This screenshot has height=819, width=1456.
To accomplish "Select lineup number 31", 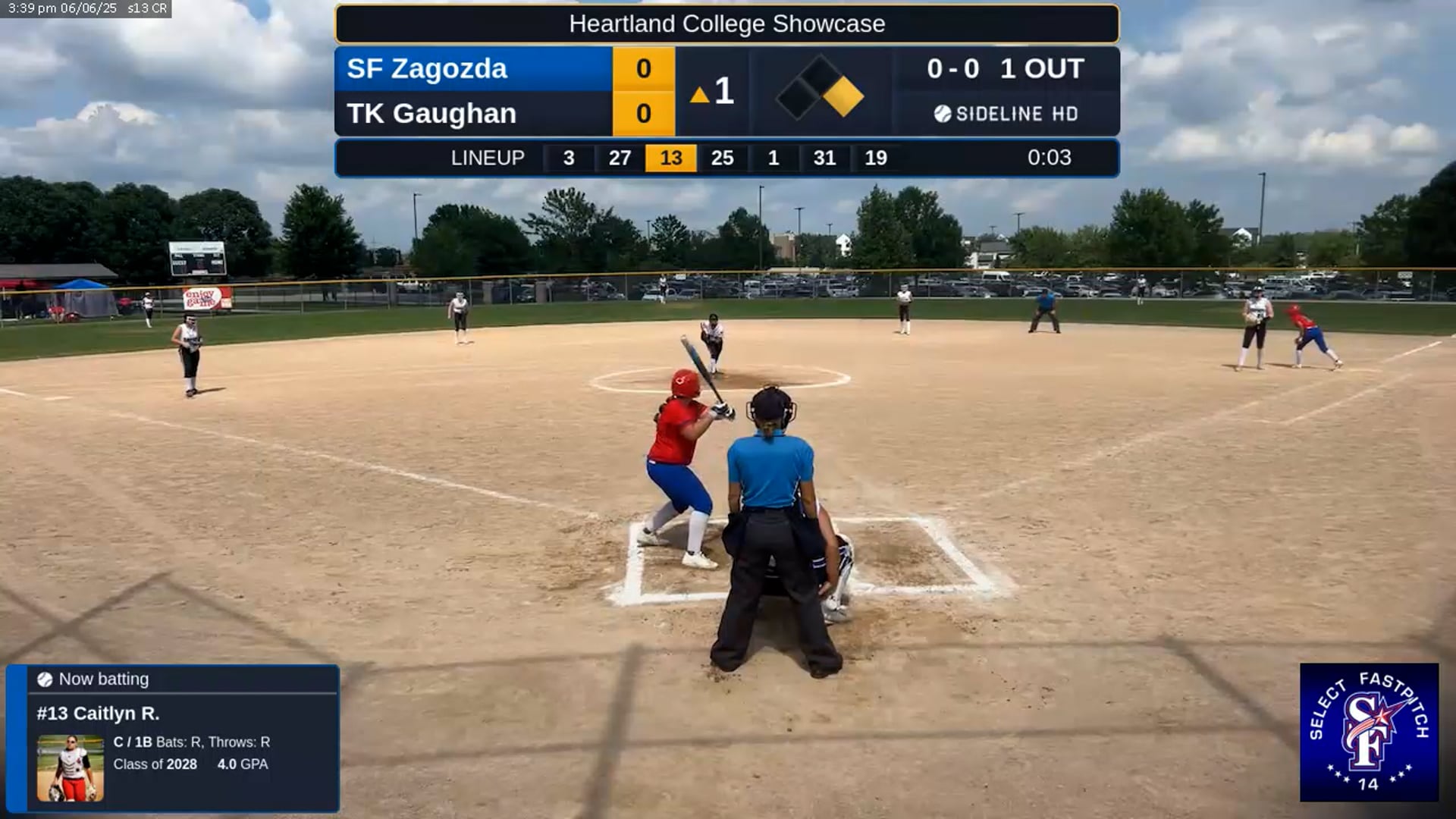I will click(824, 158).
